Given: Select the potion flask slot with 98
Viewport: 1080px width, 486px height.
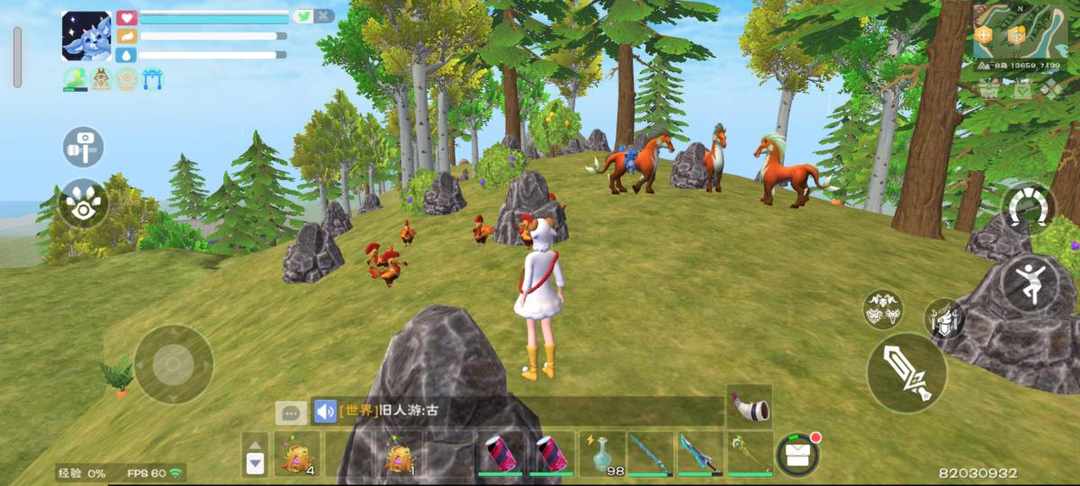Looking at the screenshot, I should click(x=601, y=454).
